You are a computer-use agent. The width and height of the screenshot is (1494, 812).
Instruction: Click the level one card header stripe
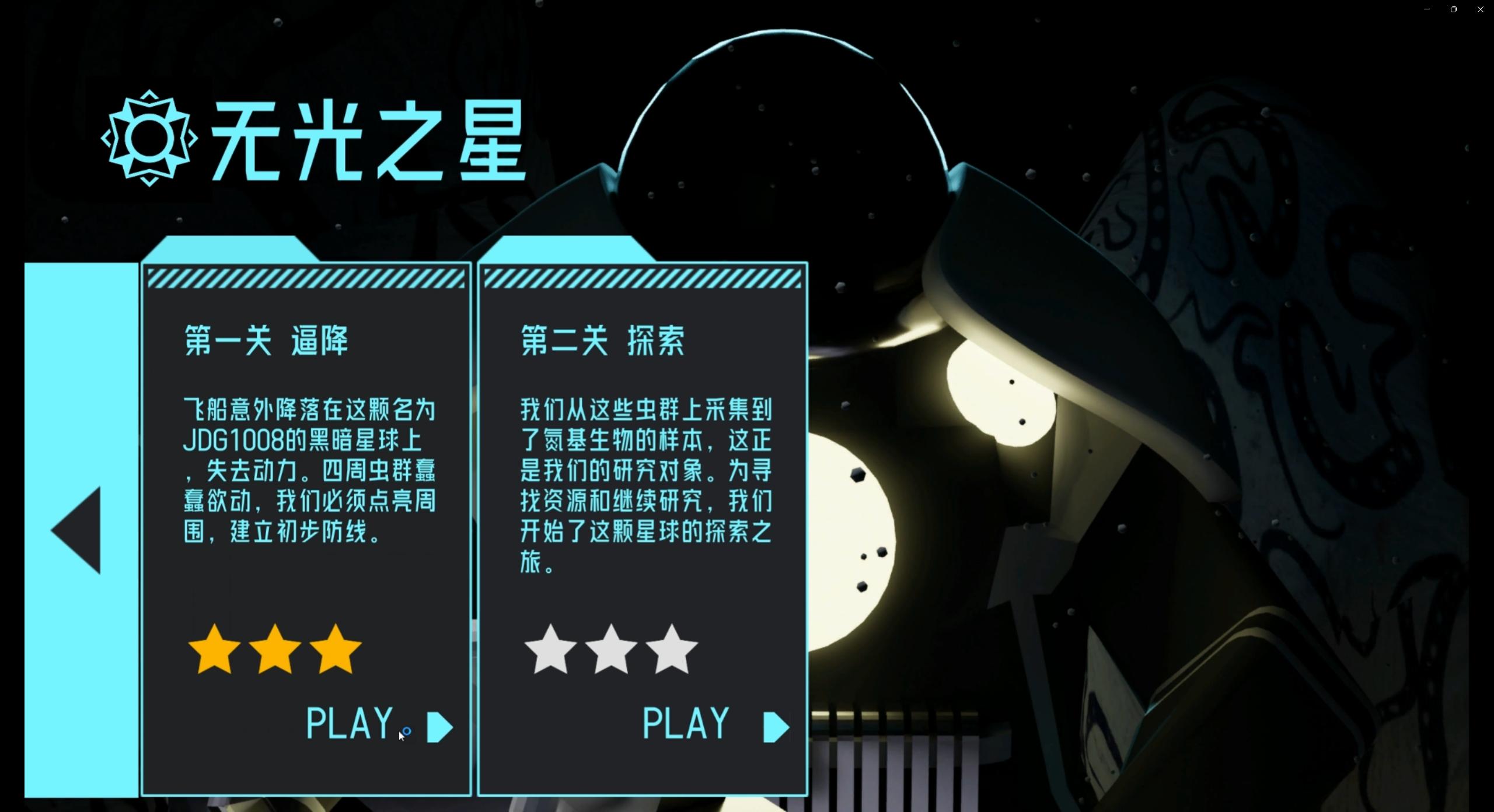tap(306, 280)
